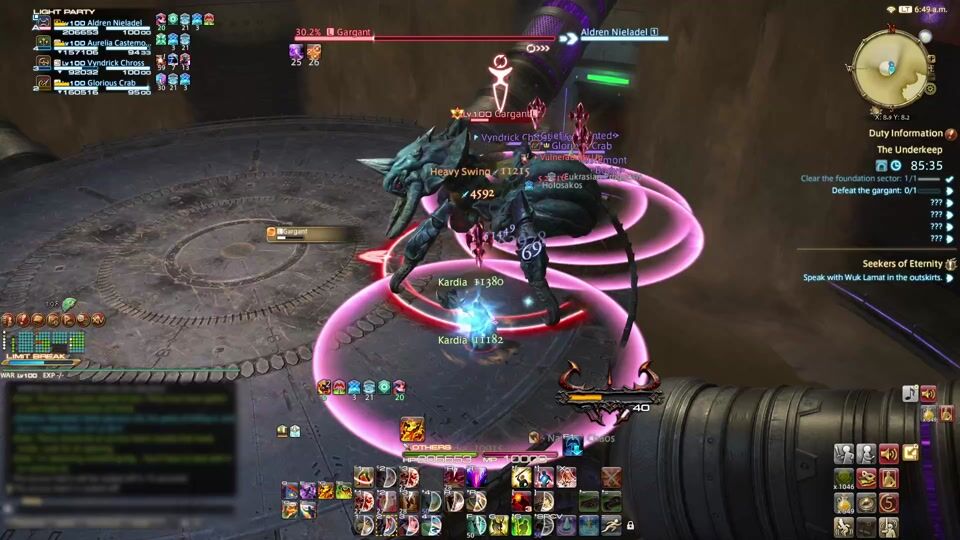The height and width of the screenshot is (540, 960).
Task: Toggle the hotbar padlock
Action: 630,525
